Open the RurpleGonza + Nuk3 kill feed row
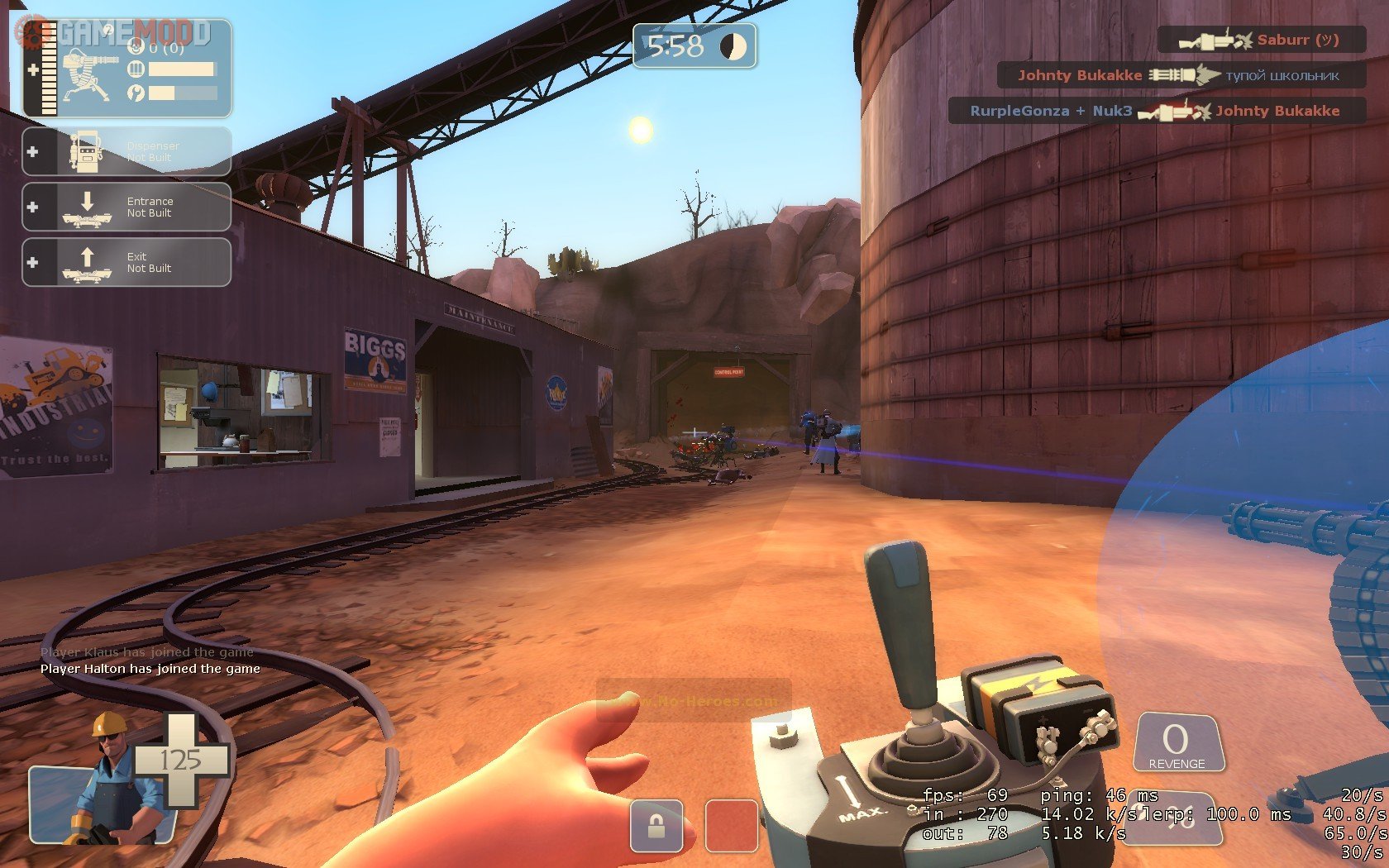This screenshot has width=1389, height=868. click(x=1156, y=111)
